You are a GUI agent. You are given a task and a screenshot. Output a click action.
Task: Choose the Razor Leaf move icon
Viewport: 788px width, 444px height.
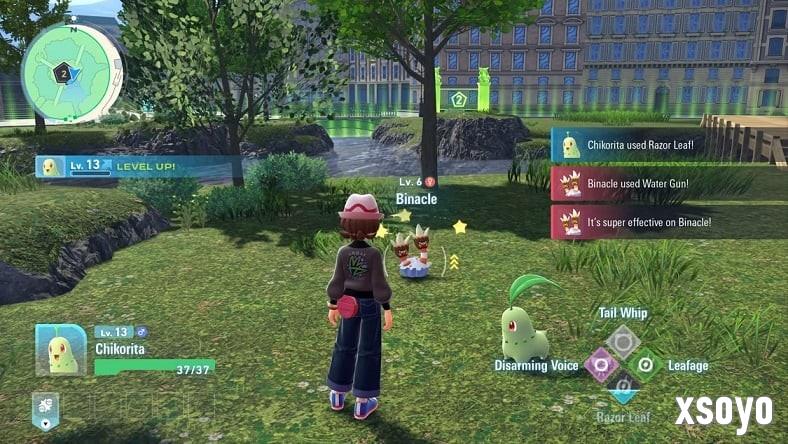tap(623, 388)
